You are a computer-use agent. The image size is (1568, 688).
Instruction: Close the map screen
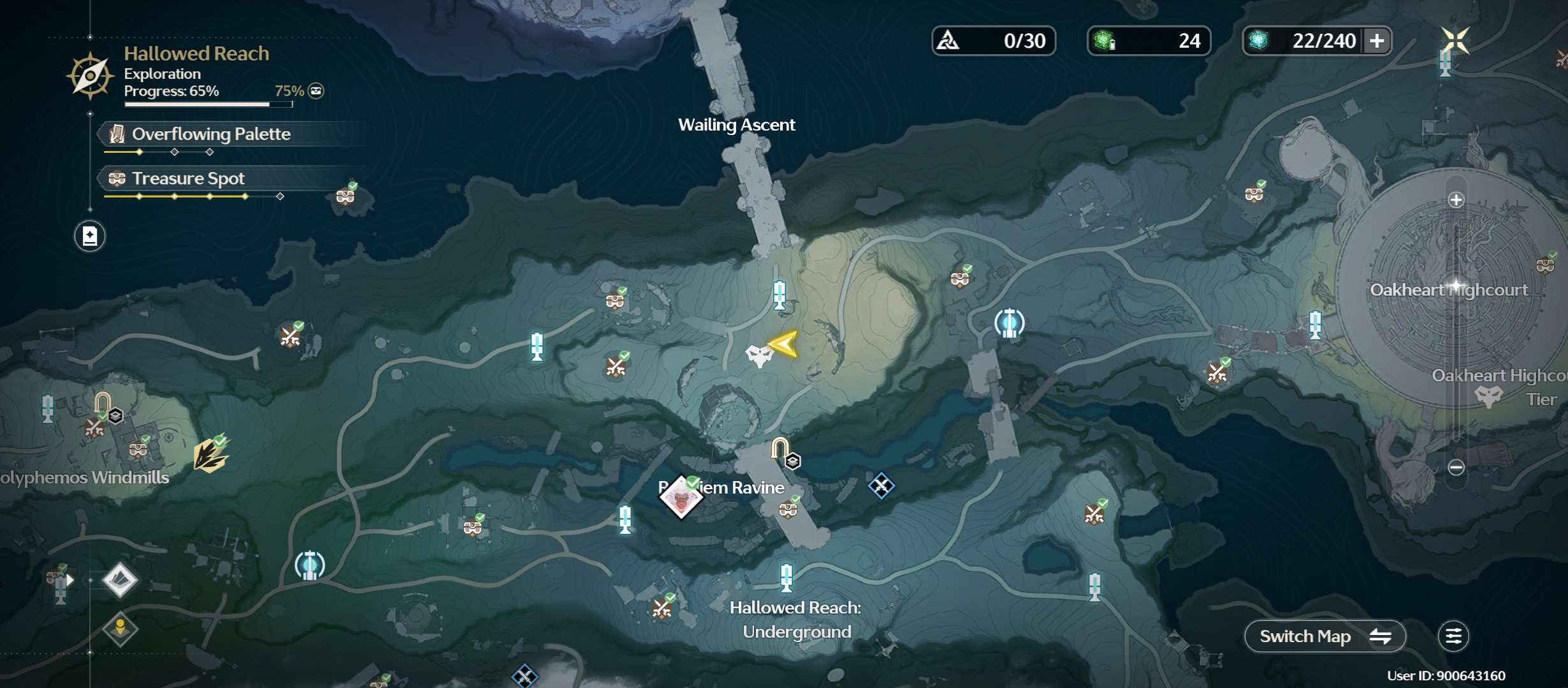click(x=1455, y=41)
